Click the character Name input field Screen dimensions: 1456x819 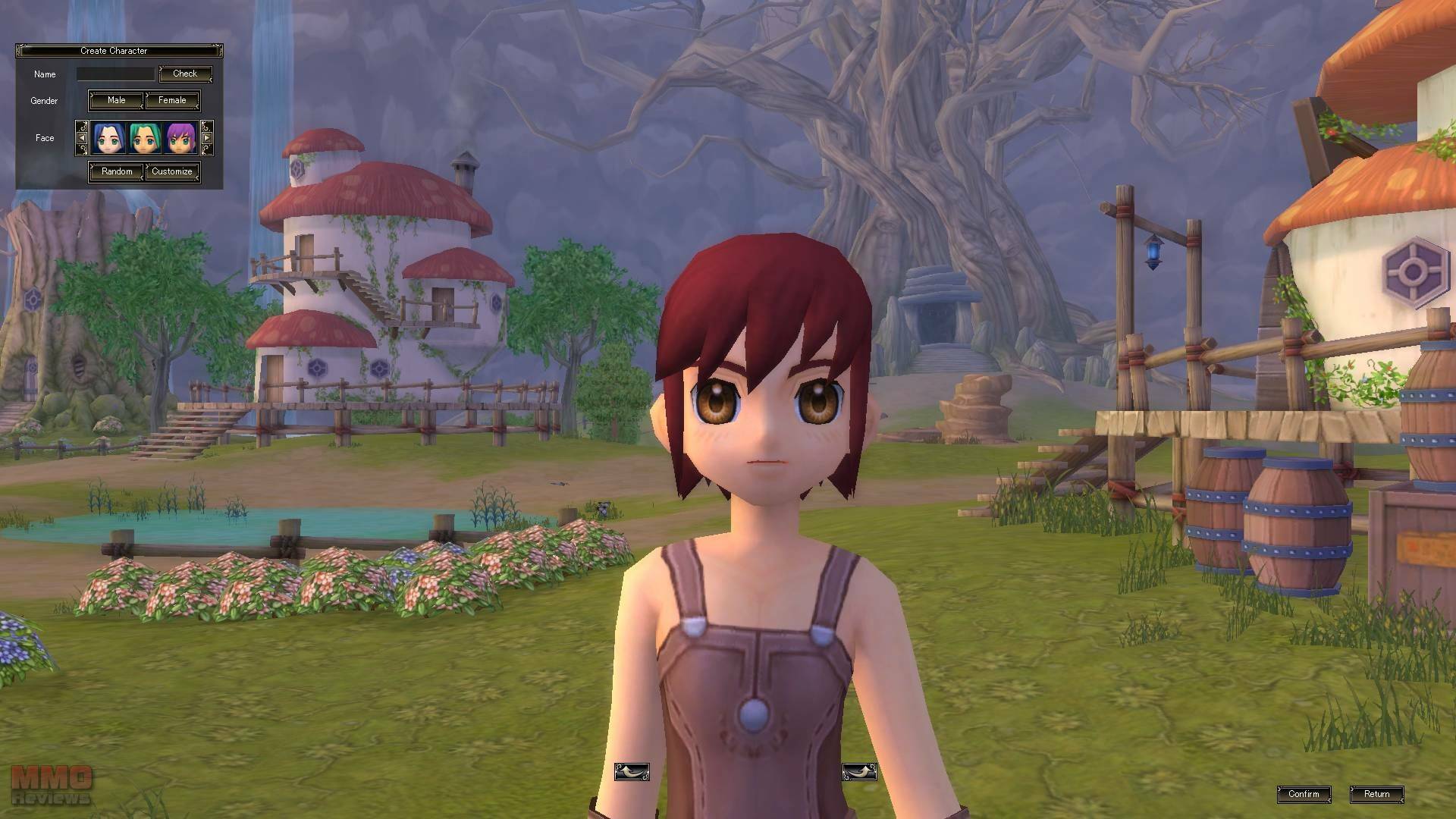(115, 74)
